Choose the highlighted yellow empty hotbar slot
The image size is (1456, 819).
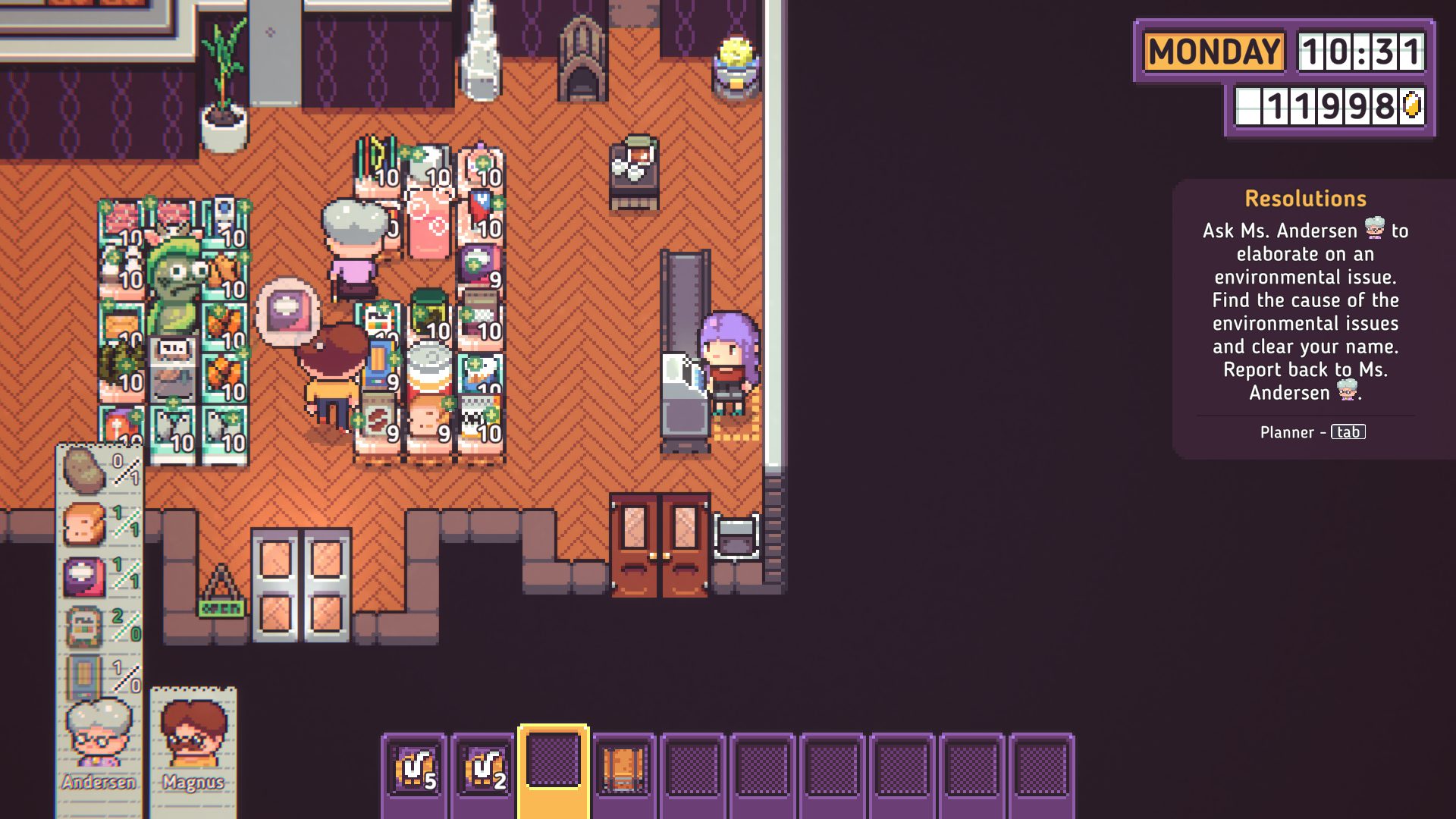(x=554, y=764)
